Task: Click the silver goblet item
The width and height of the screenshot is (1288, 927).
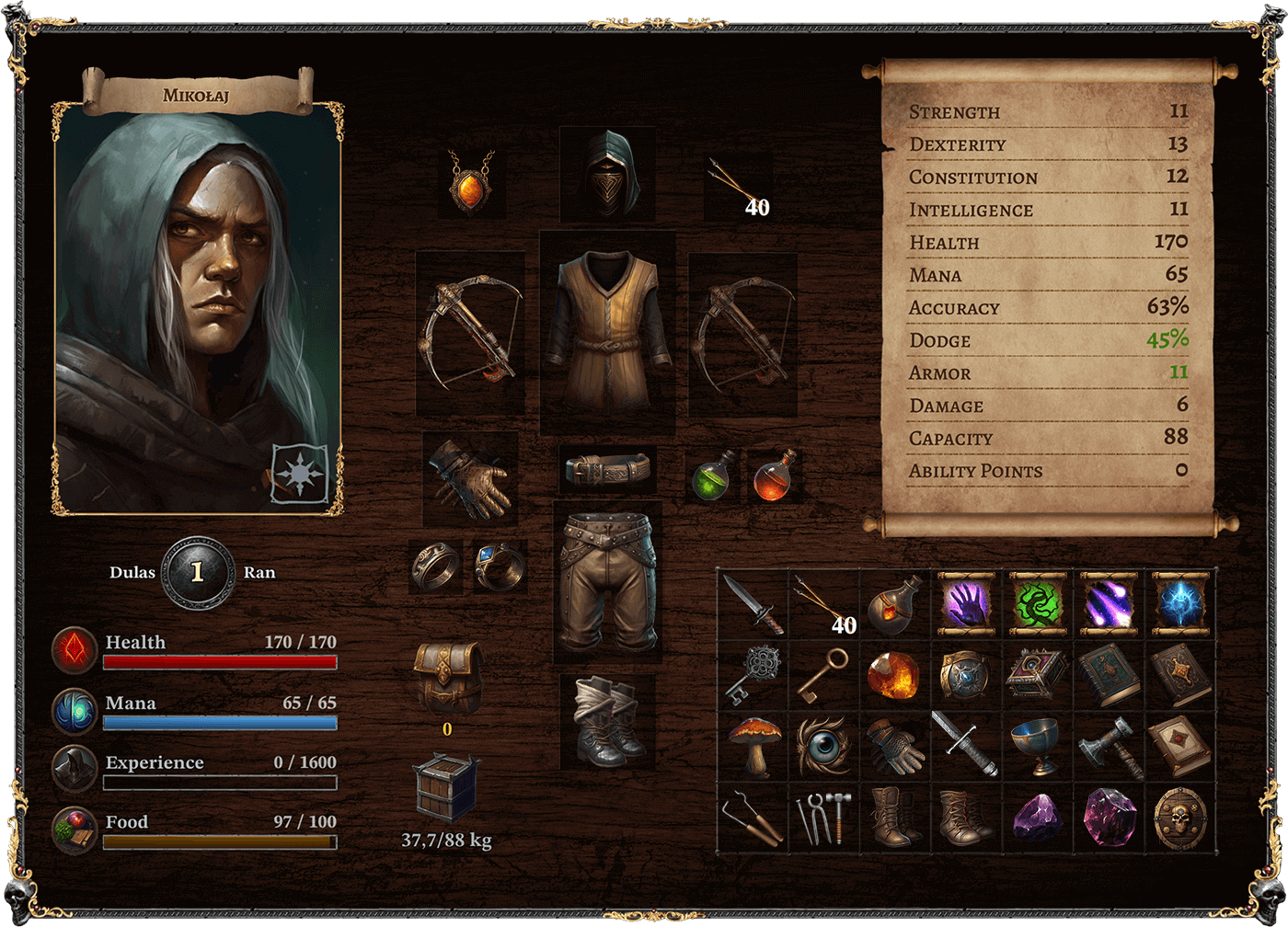Action: [x=1036, y=745]
